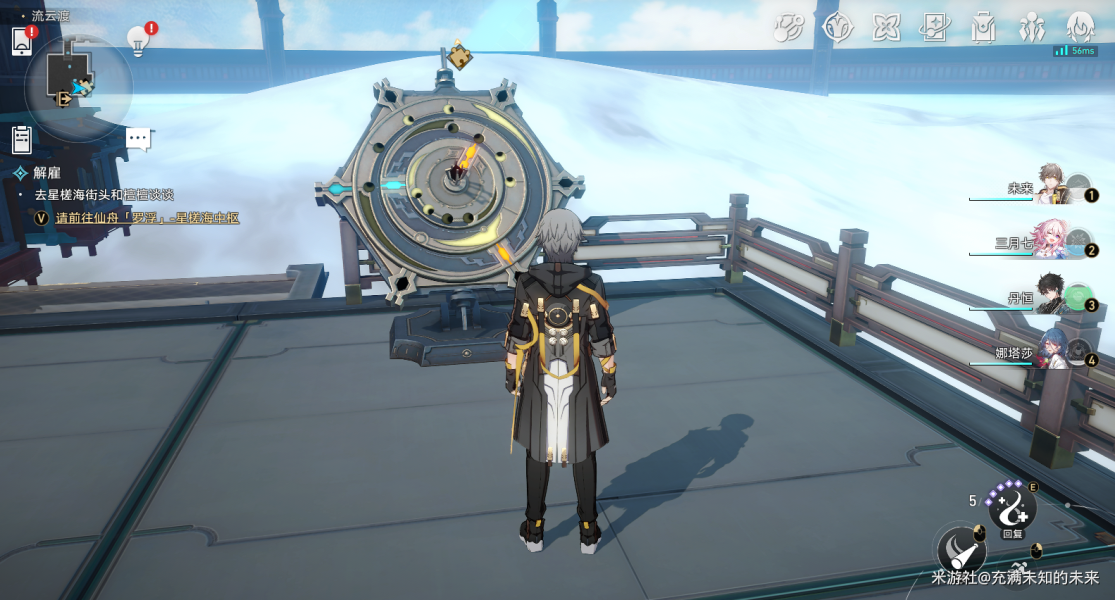Viewport: 1115px width, 600px height.
Task: Open the phone menu icon
Action: point(22,41)
